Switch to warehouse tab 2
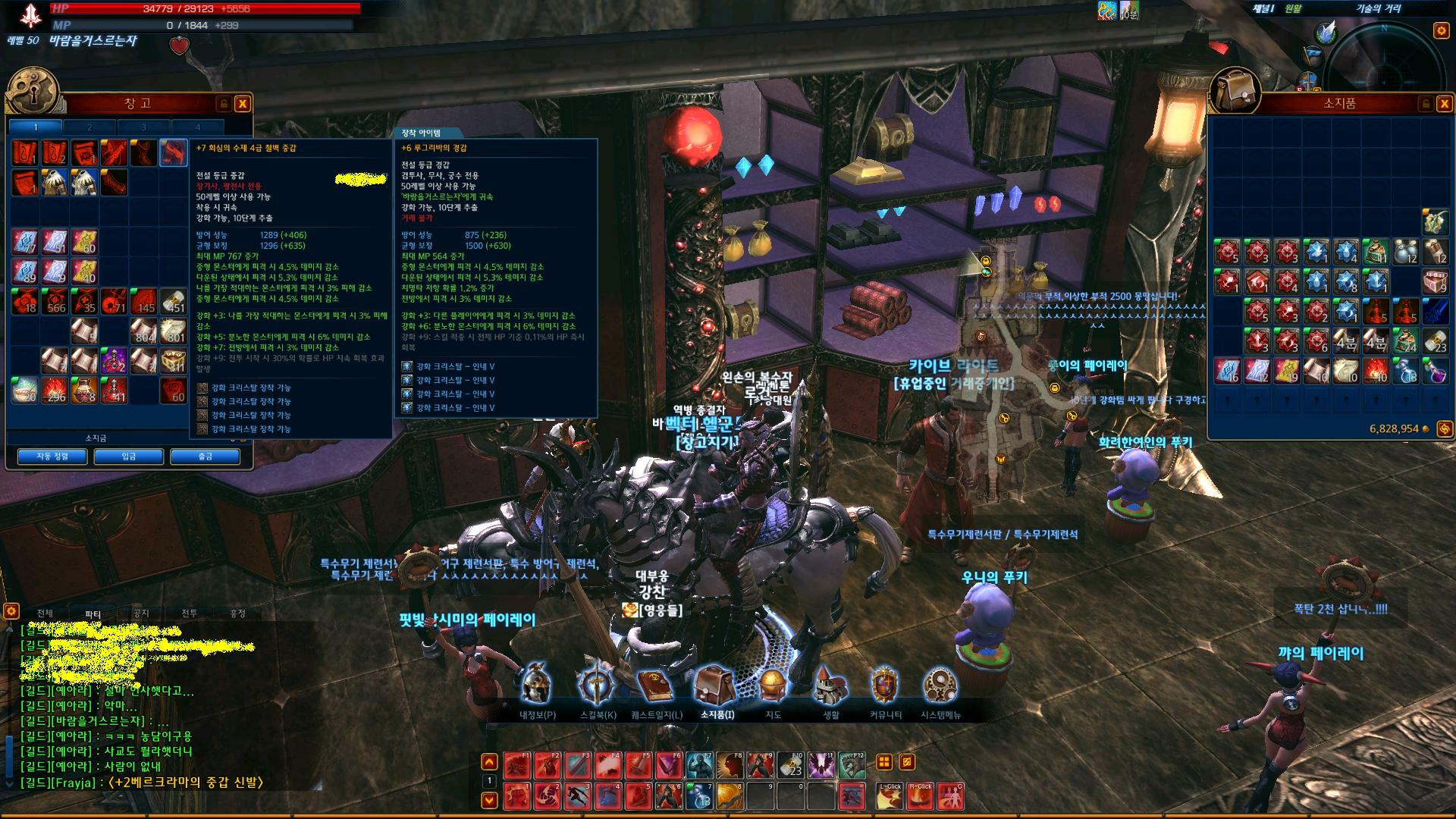Viewport: 1456px width, 819px height. click(89, 127)
